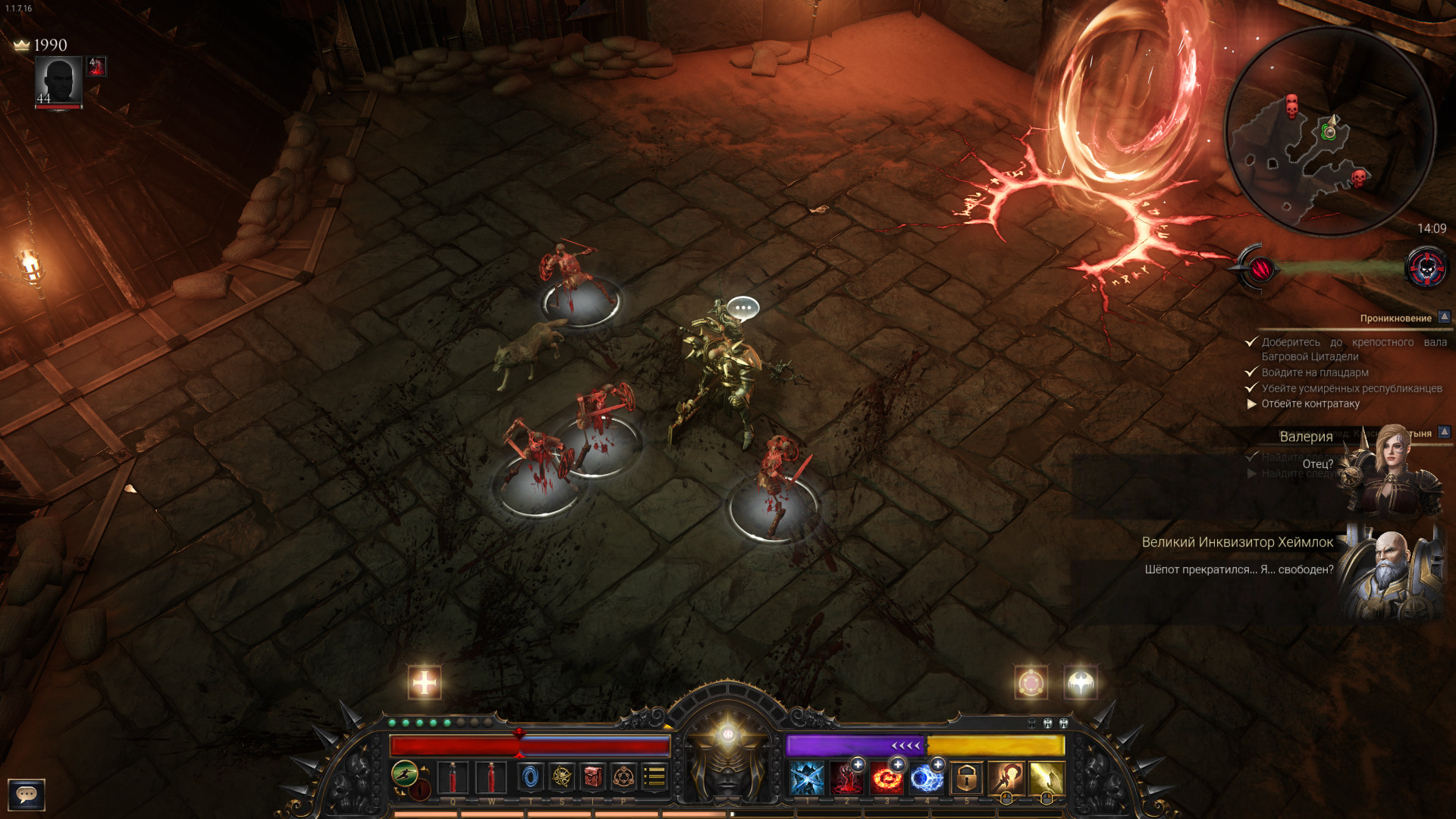Screen dimensions: 1456x819
Task: Use the first red health potion
Action: coord(453,778)
